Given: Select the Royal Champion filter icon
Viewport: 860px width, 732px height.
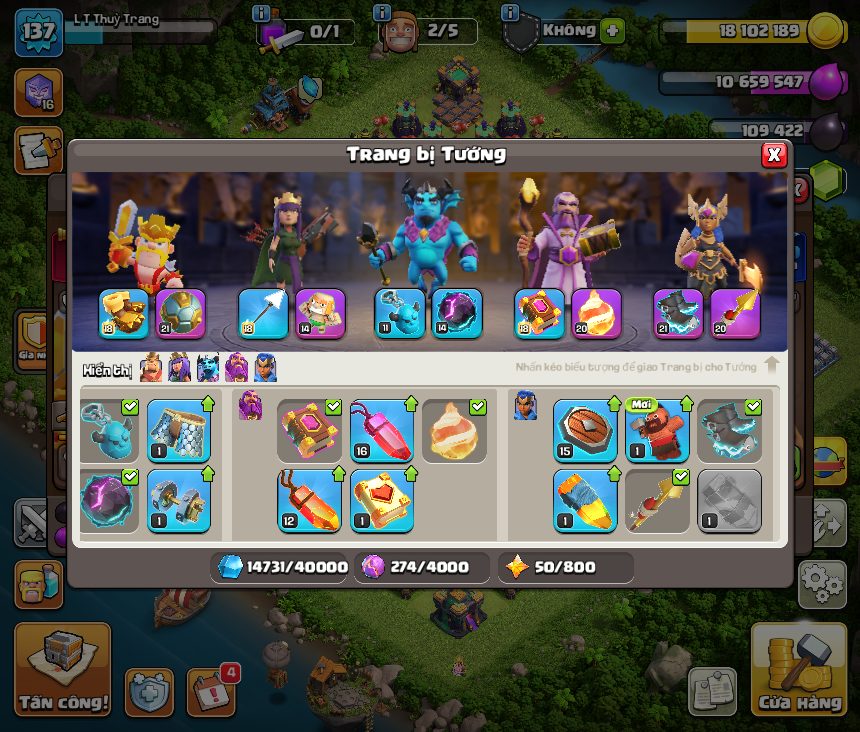Looking at the screenshot, I should [x=265, y=368].
